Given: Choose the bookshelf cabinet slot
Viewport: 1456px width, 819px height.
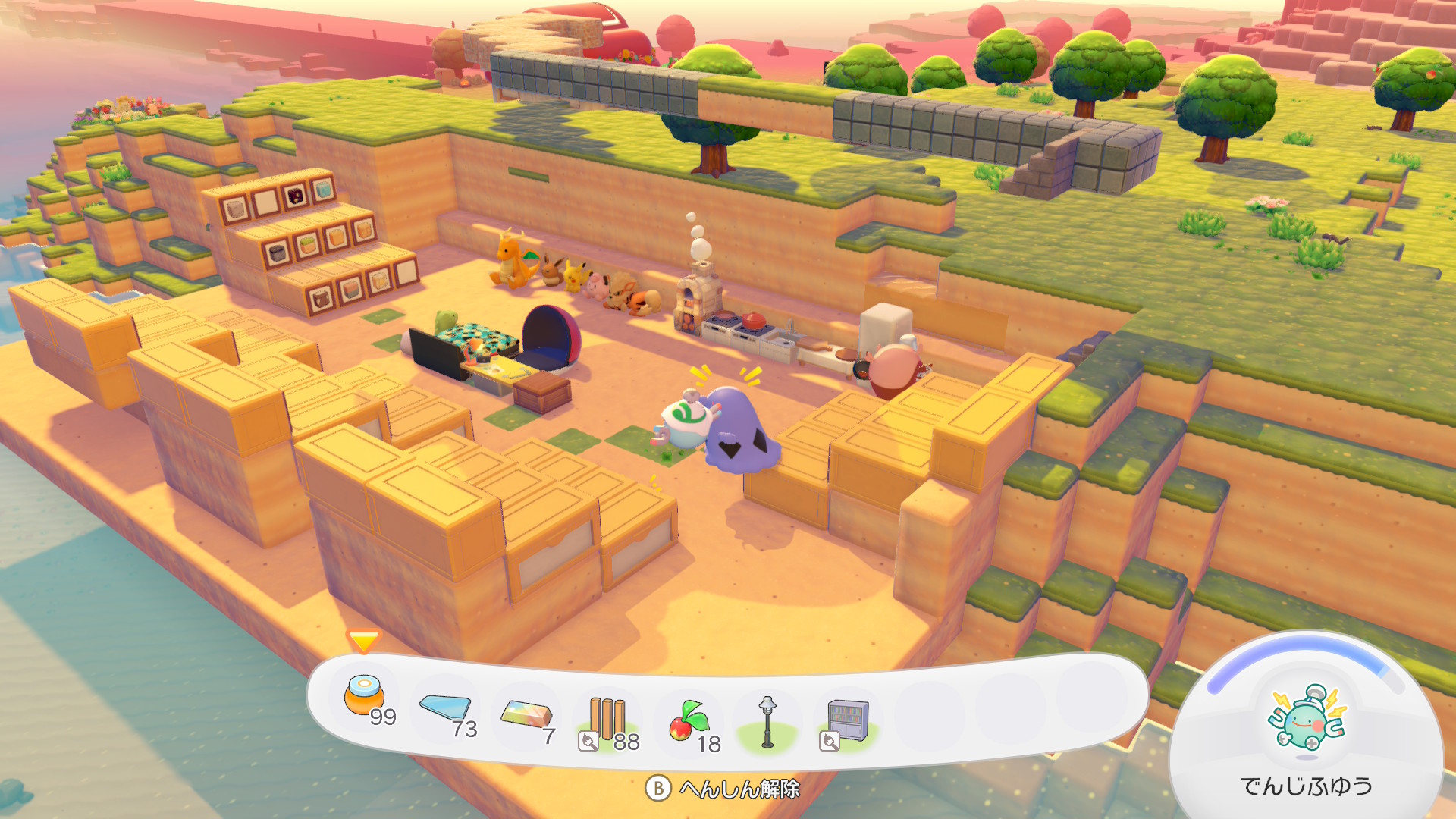Looking at the screenshot, I should click(848, 721).
